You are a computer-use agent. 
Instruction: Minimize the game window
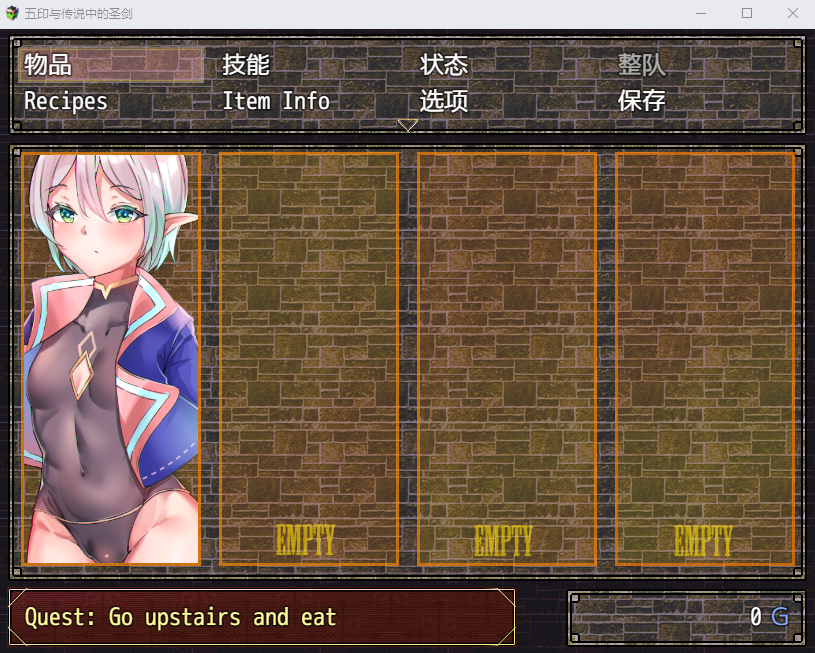[701, 13]
